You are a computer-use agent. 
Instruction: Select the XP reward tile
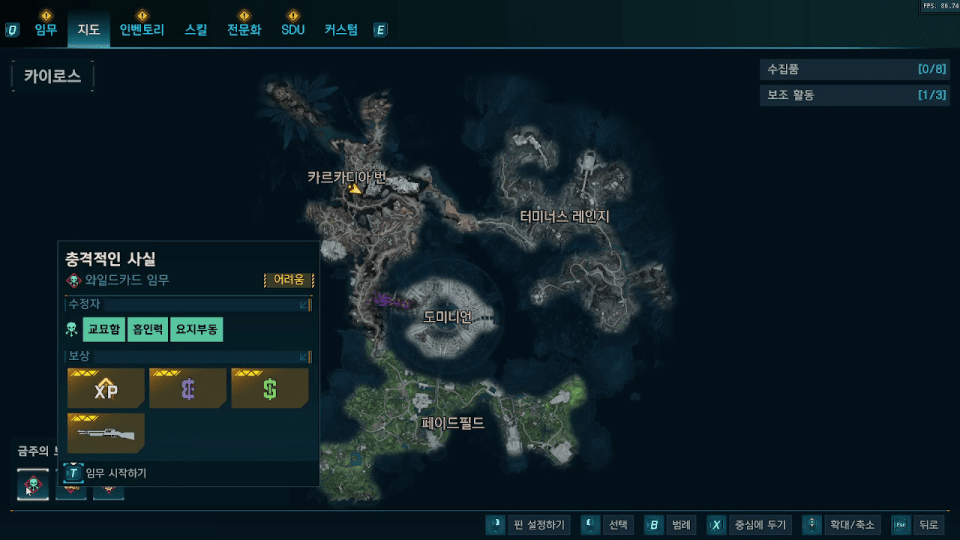(106, 389)
